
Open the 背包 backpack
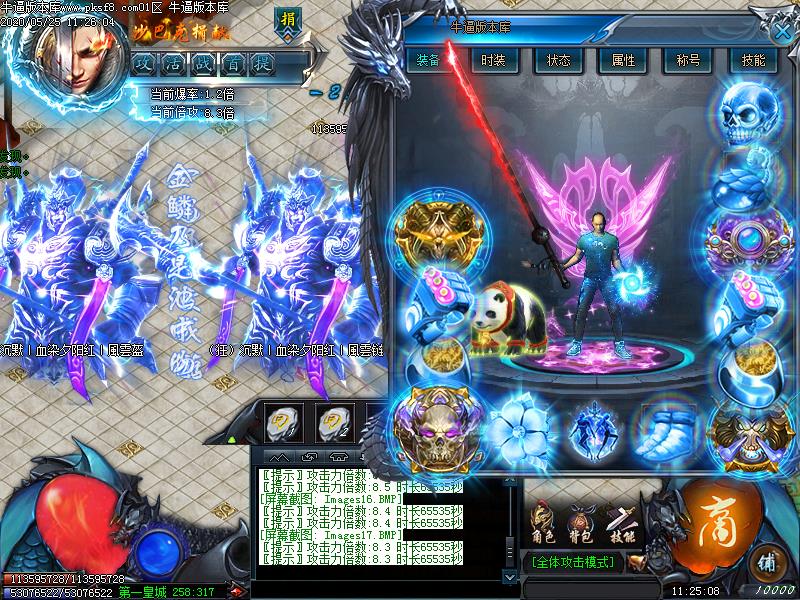[x=581, y=521]
